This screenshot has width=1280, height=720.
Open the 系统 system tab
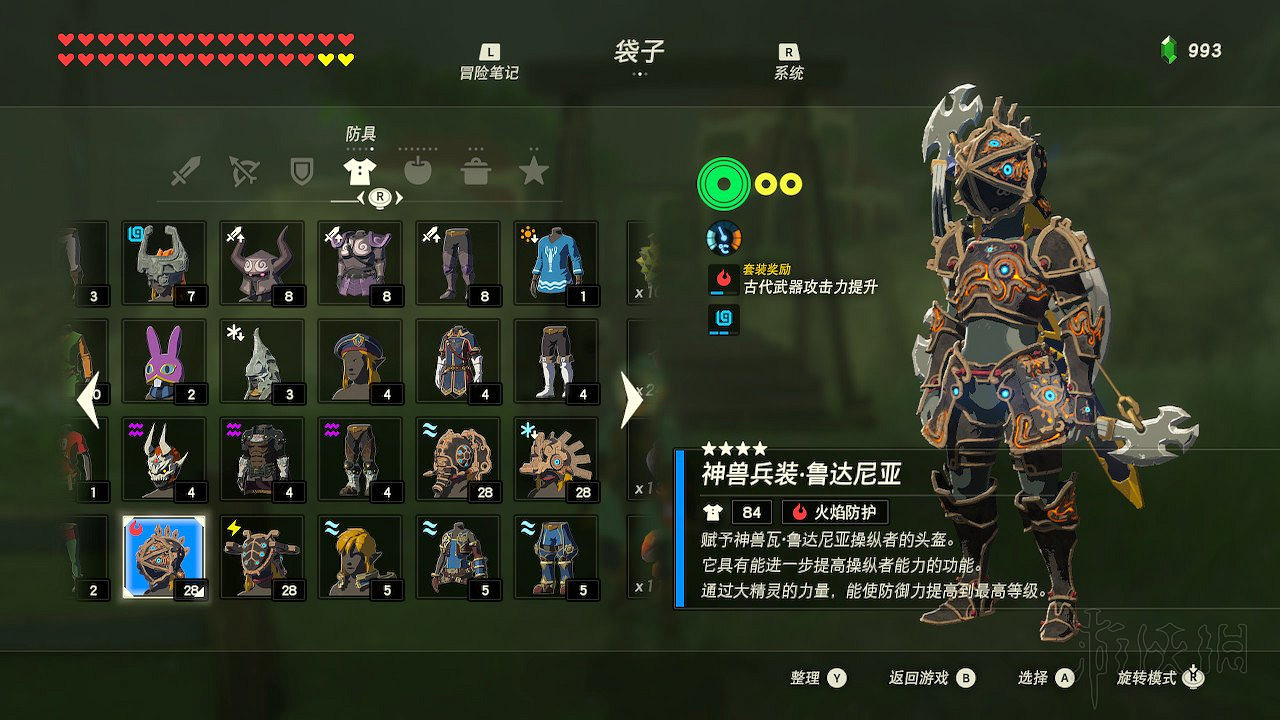[x=790, y=60]
